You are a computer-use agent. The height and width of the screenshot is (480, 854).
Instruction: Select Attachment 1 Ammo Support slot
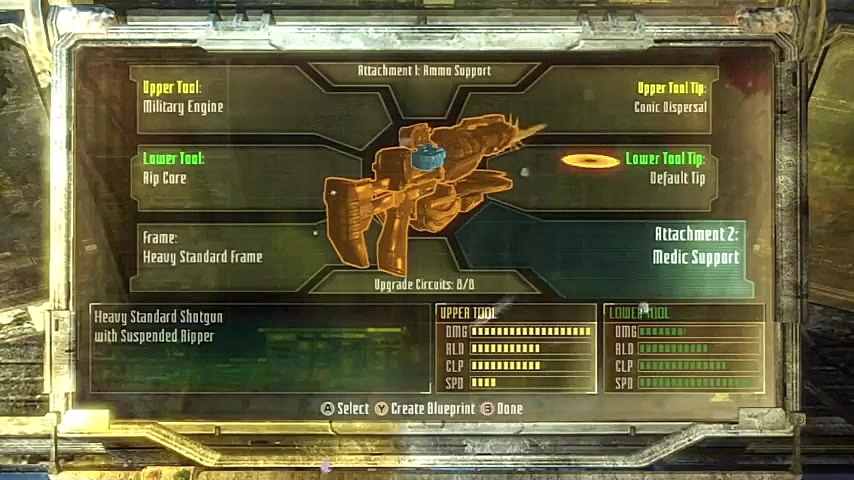pos(424,71)
